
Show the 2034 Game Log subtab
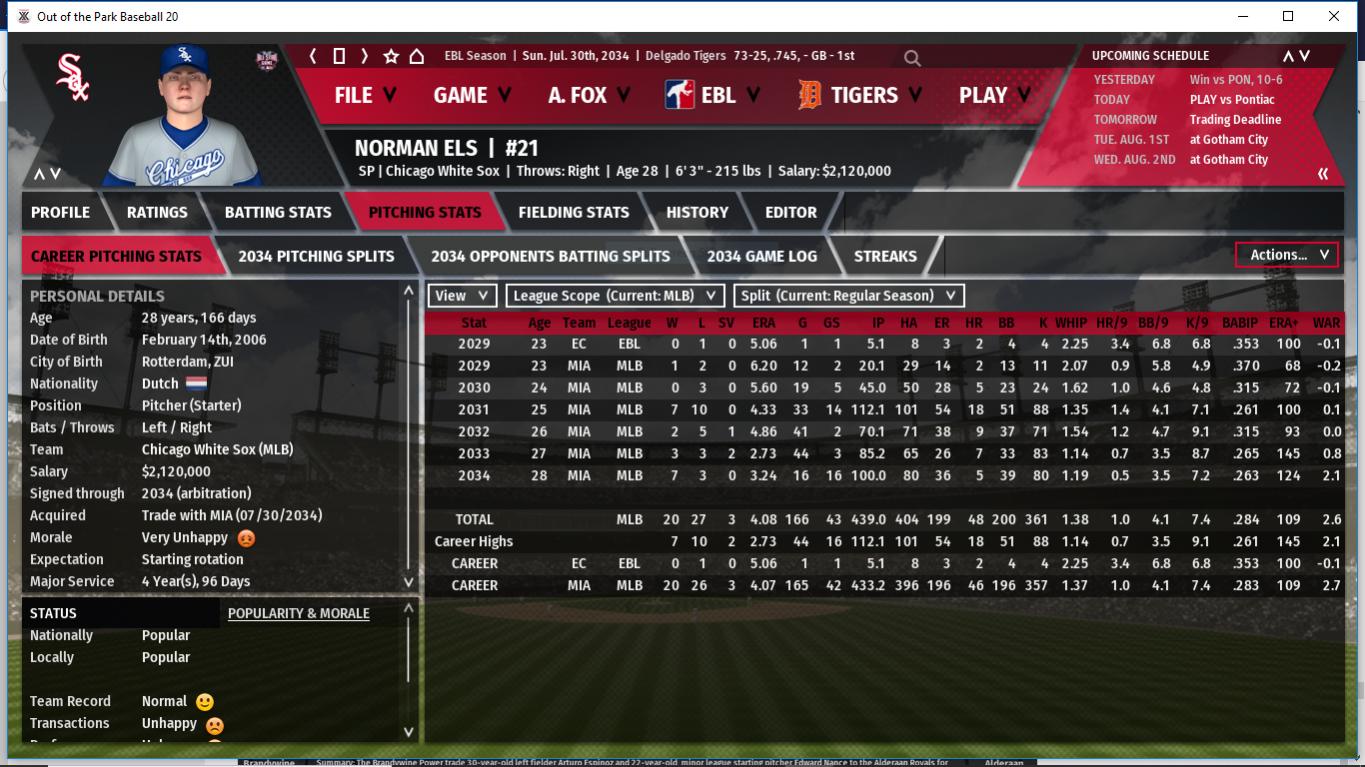761,256
